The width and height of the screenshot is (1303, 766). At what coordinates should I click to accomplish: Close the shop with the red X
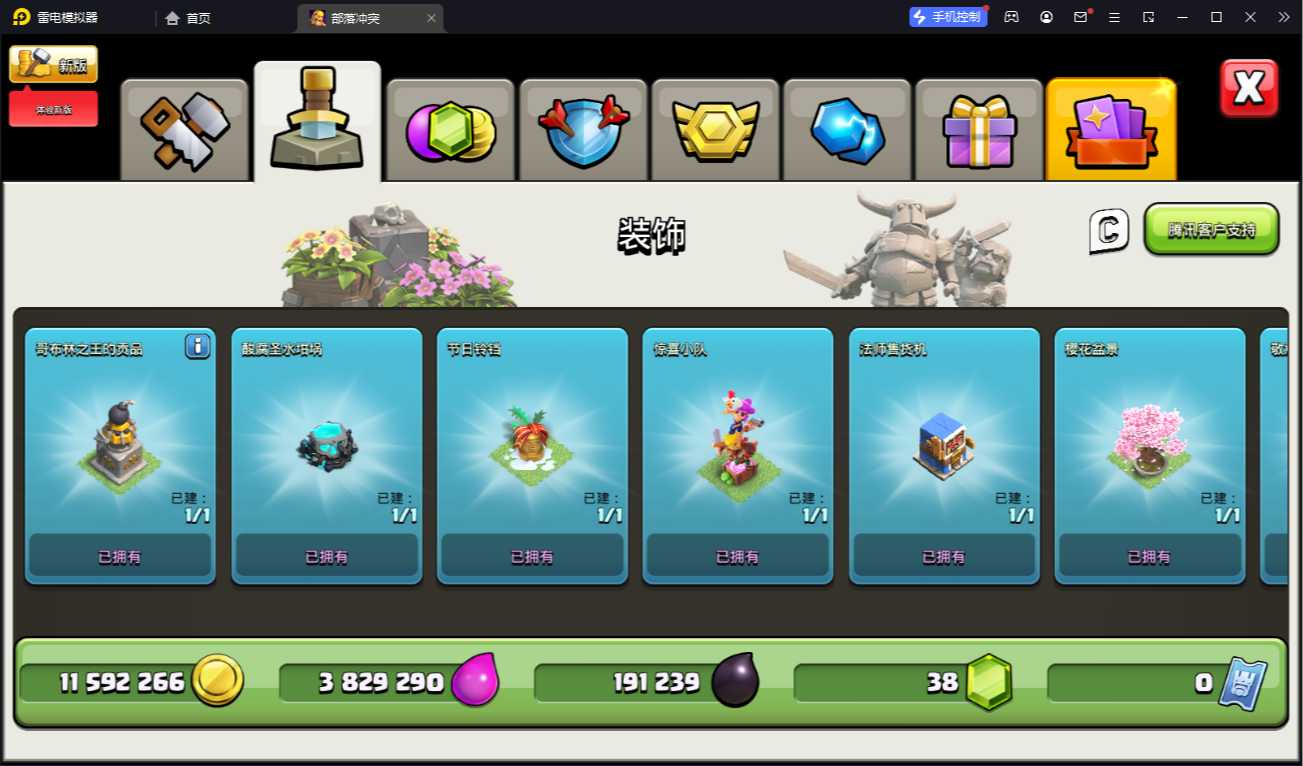point(1249,88)
